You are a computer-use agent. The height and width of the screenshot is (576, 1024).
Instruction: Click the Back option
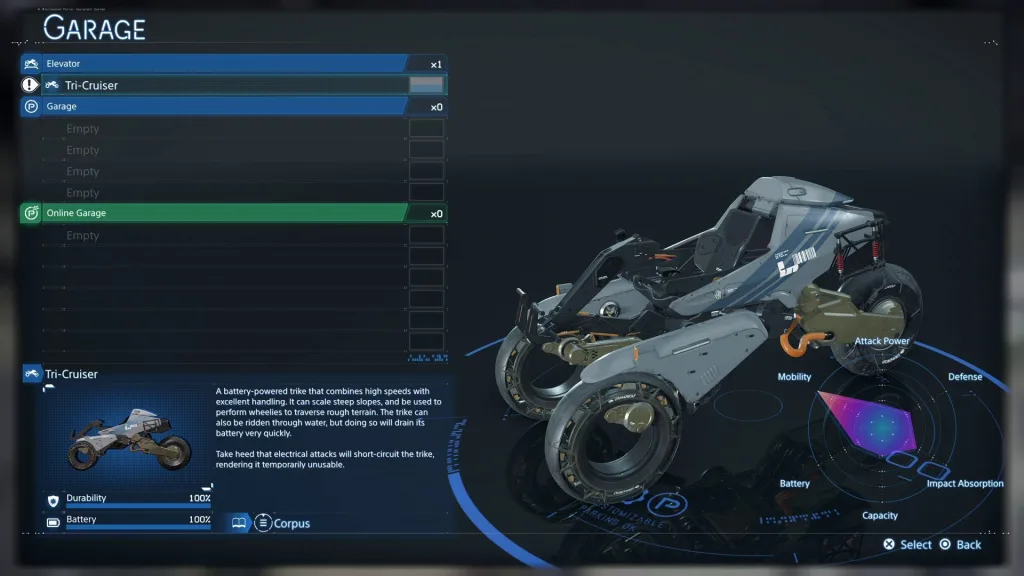coord(960,545)
